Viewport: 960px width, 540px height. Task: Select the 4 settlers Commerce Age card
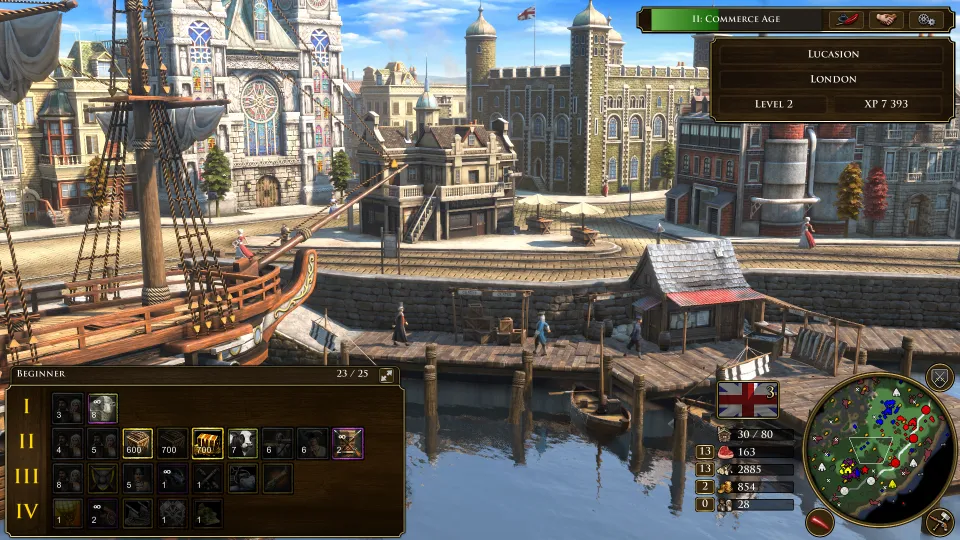click(67, 442)
